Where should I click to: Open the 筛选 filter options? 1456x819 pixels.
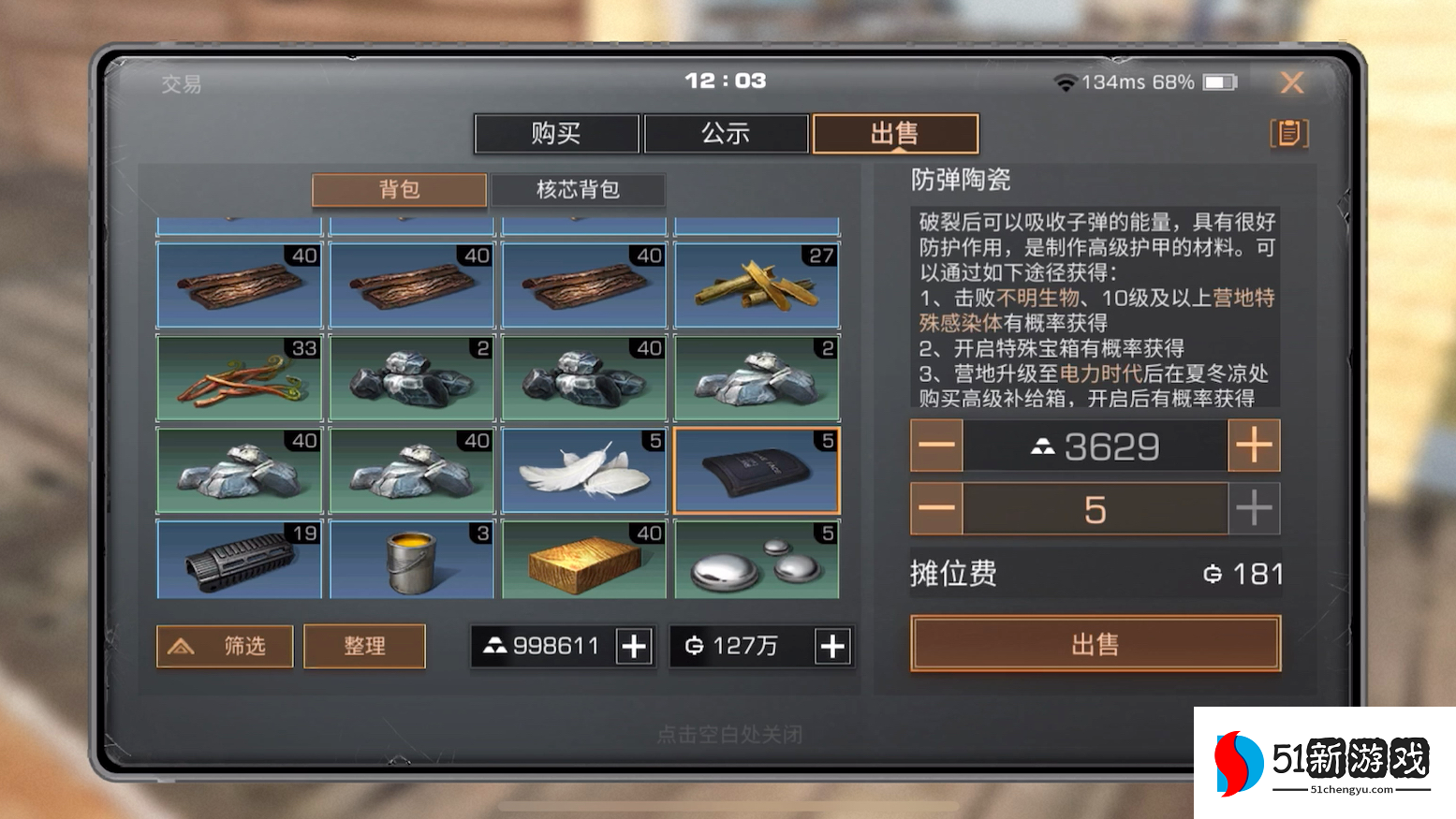[x=224, y=646]
